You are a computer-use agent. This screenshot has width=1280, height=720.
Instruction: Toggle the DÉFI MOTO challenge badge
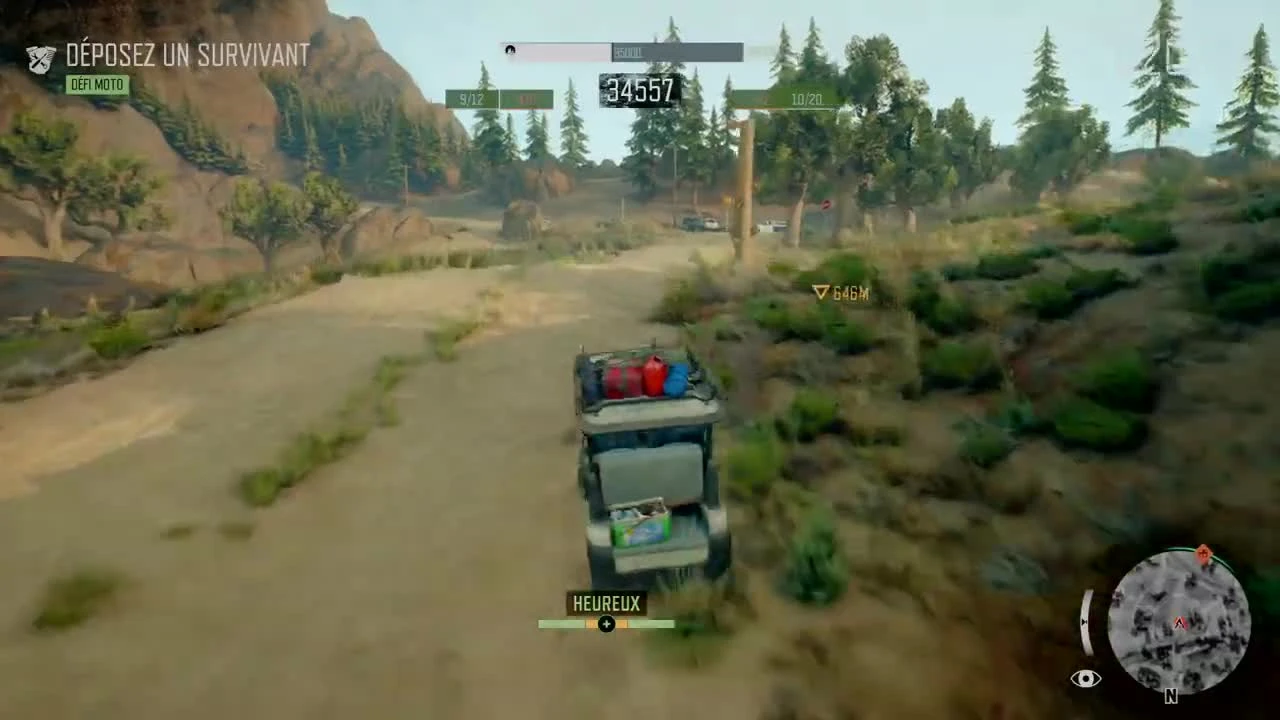(x=96, y=85)
